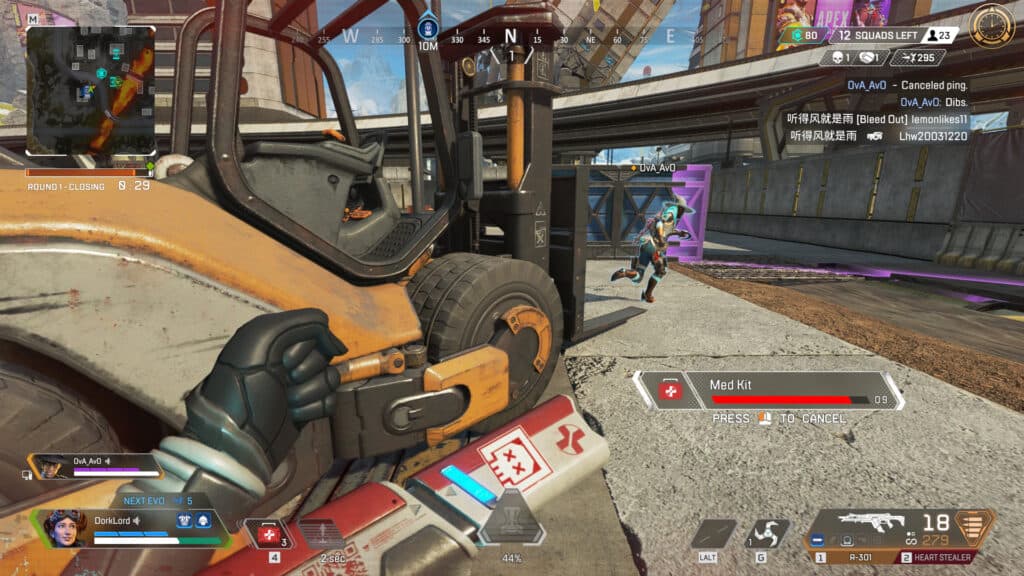Click DorkLord's player portrait
1024x576 pixels.
pyautogui.click(x=62, y=526)
